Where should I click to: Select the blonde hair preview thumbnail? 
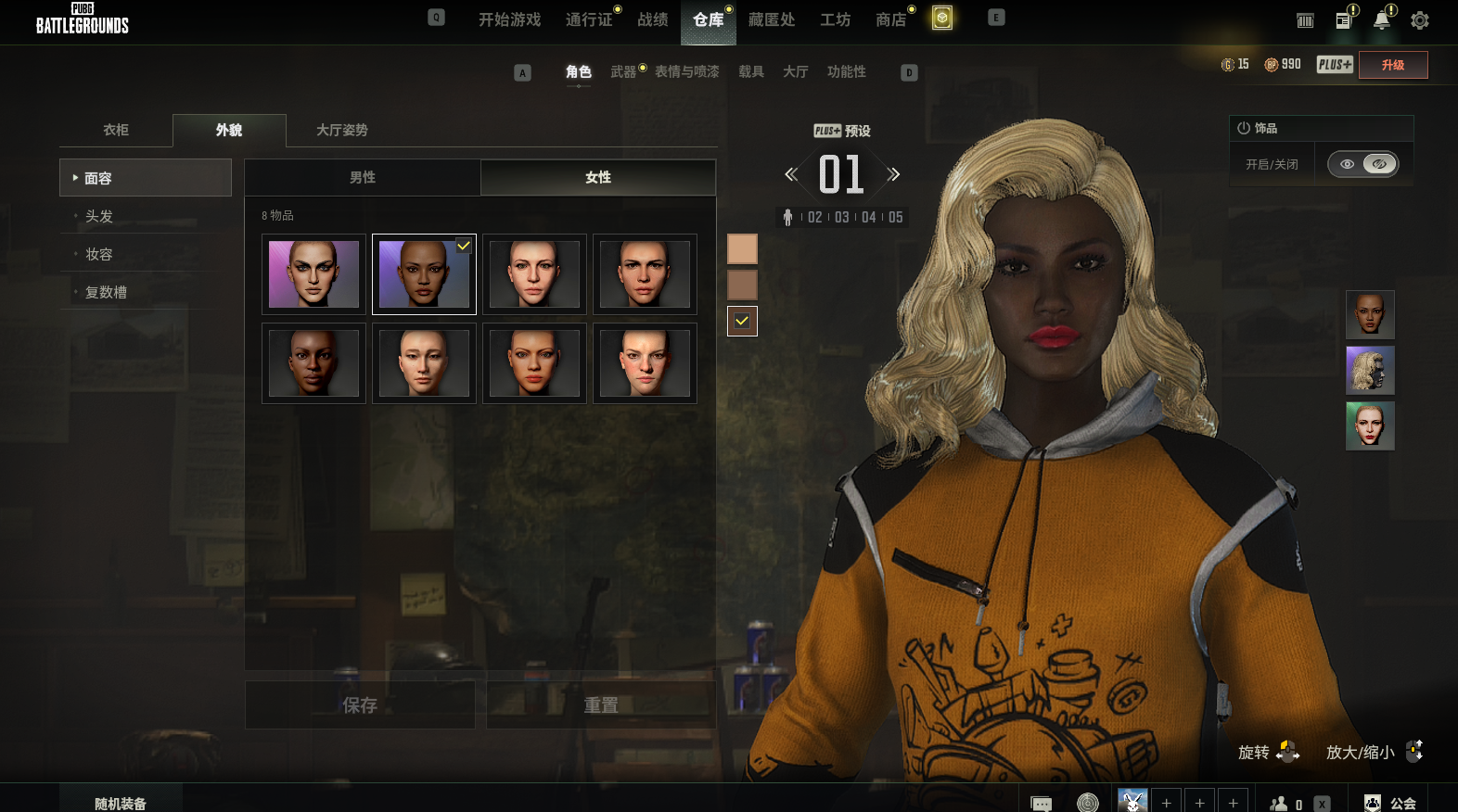click(x=1370, y=370)
